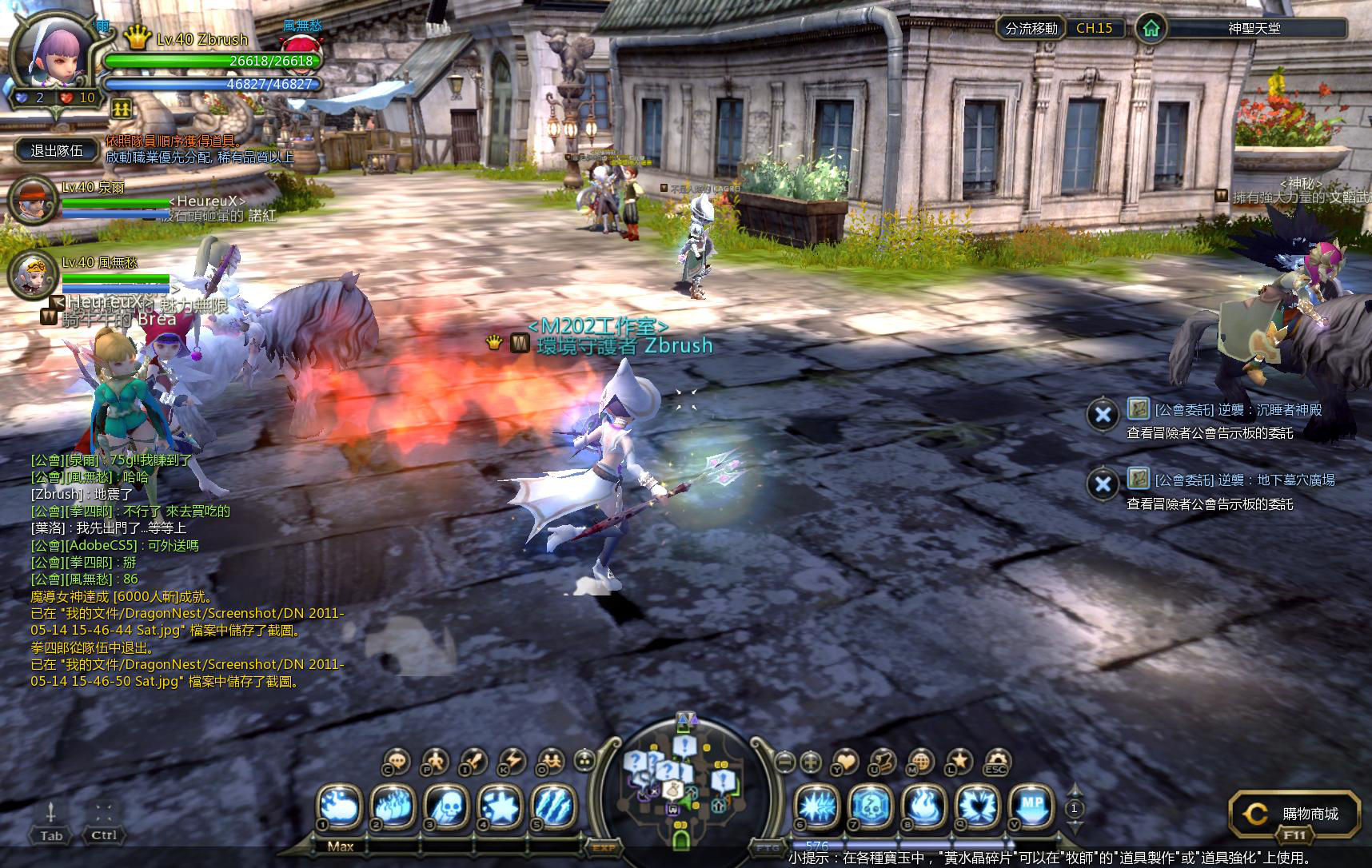Click the 退出隊伍 leave party button
This screenshot has height=868, width=1372.
56,150
